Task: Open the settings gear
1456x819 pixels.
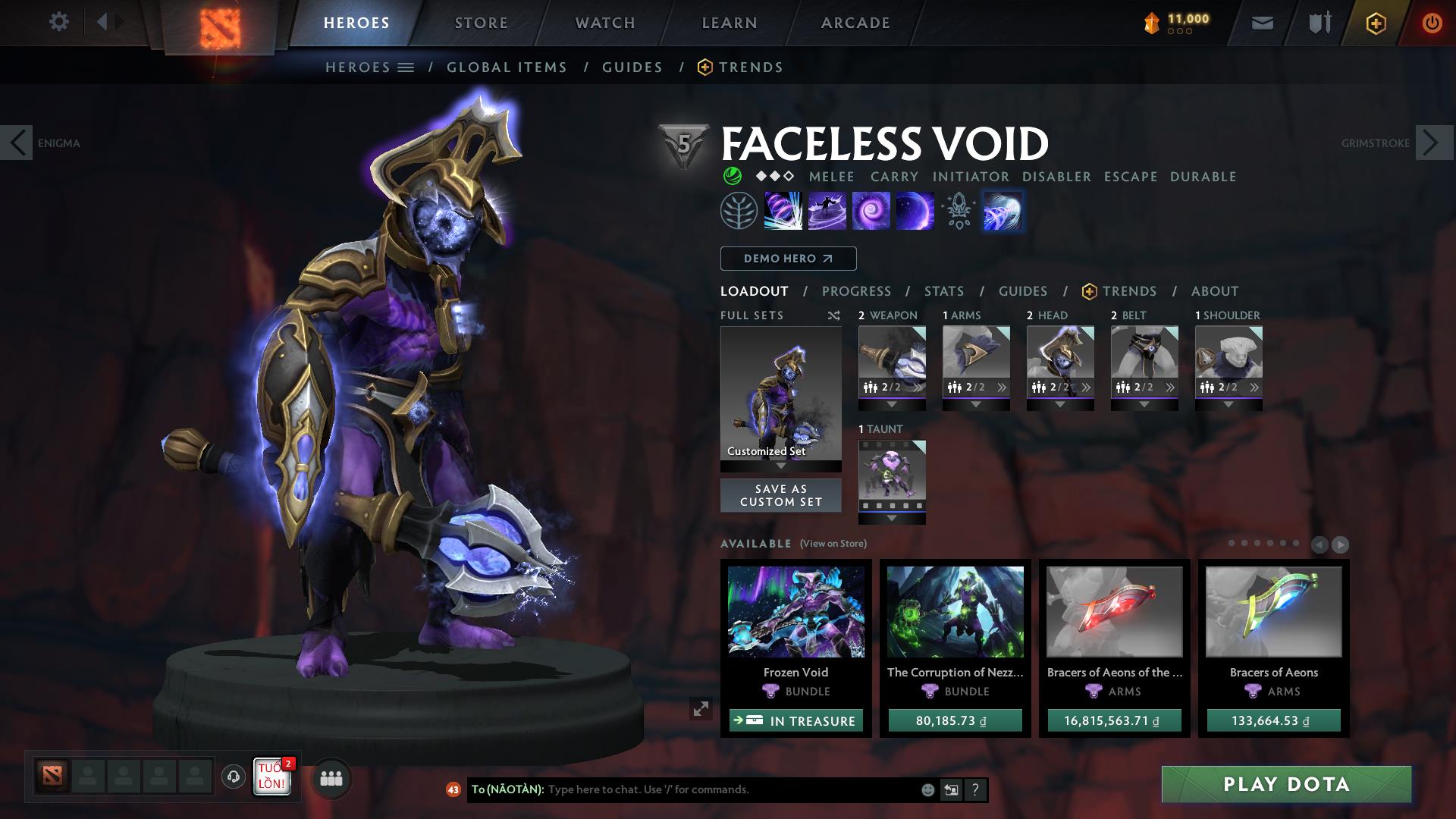Action: pos(60,22)
